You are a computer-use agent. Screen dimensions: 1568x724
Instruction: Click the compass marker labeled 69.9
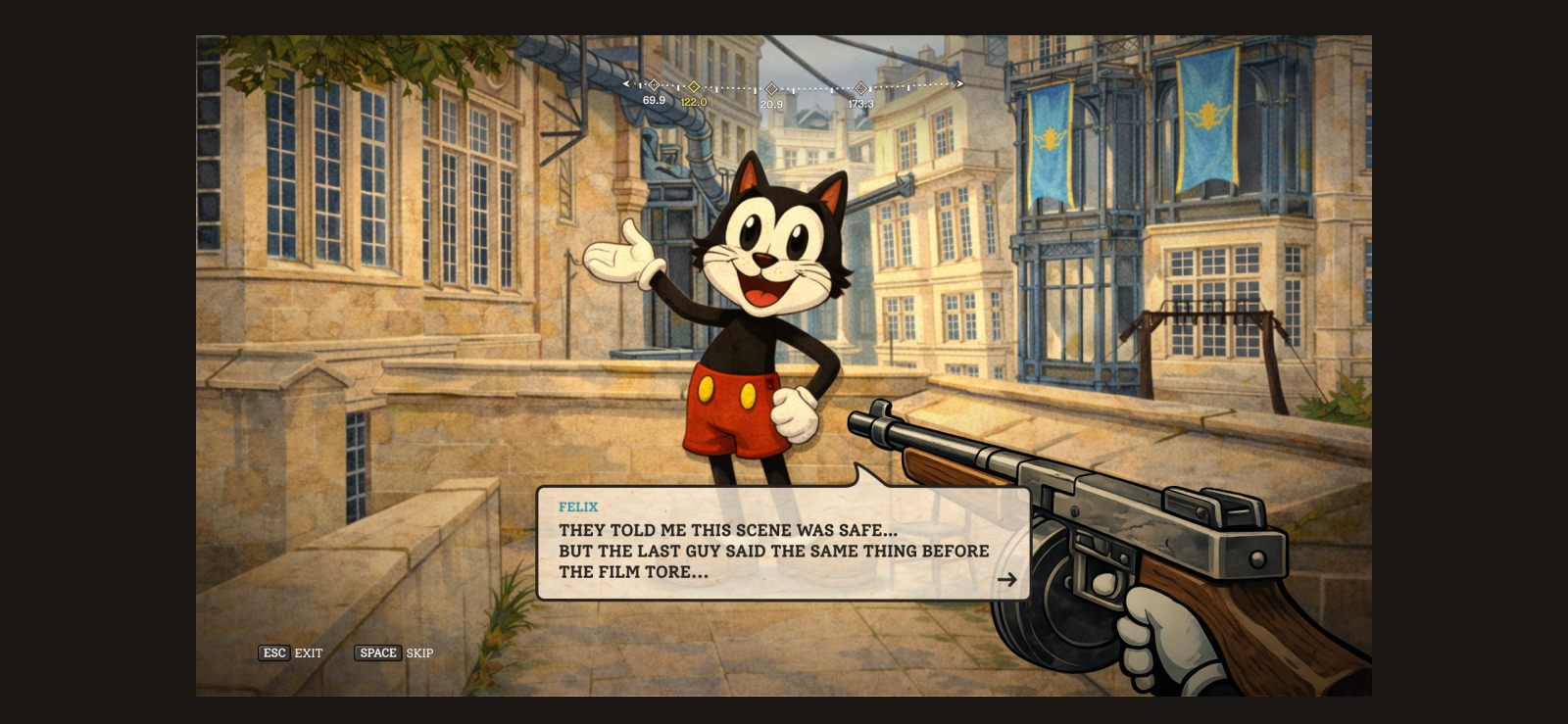tap(654, 84)
